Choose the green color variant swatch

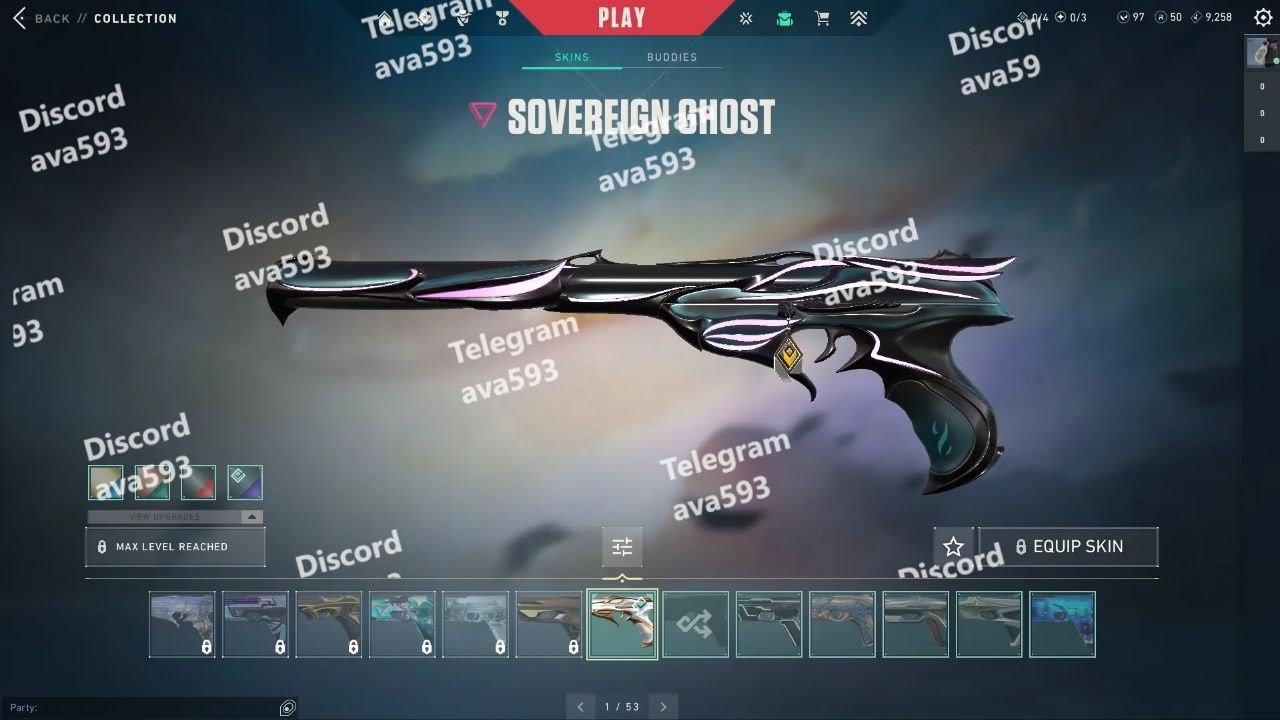152,482
